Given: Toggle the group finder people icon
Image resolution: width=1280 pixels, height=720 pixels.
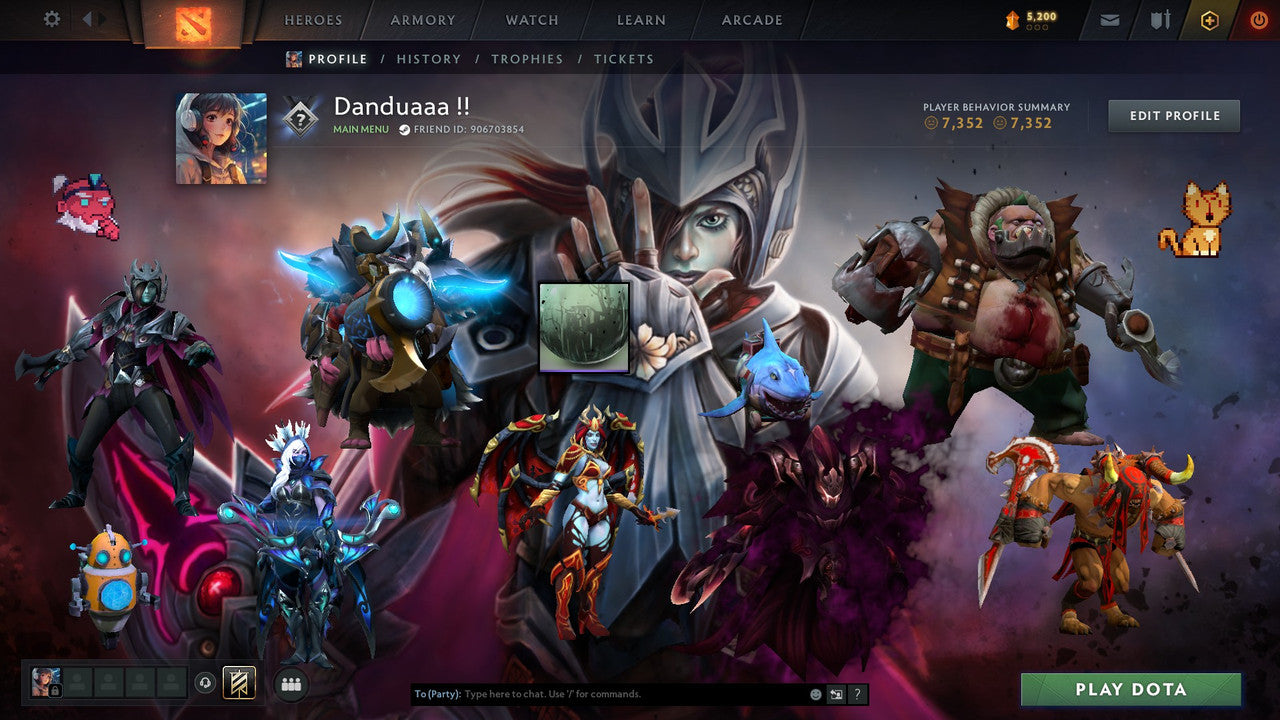Looking at the screenshot, I should pyautogui.click(x=290, y=684).
